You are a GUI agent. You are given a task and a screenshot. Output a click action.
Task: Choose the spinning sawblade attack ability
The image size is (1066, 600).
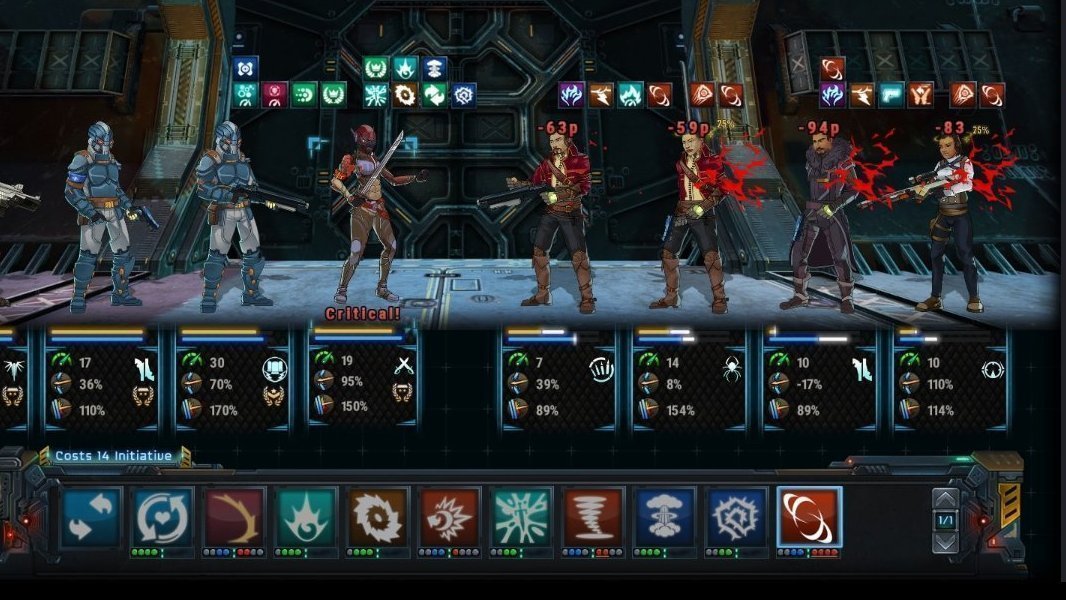(378, 516)
